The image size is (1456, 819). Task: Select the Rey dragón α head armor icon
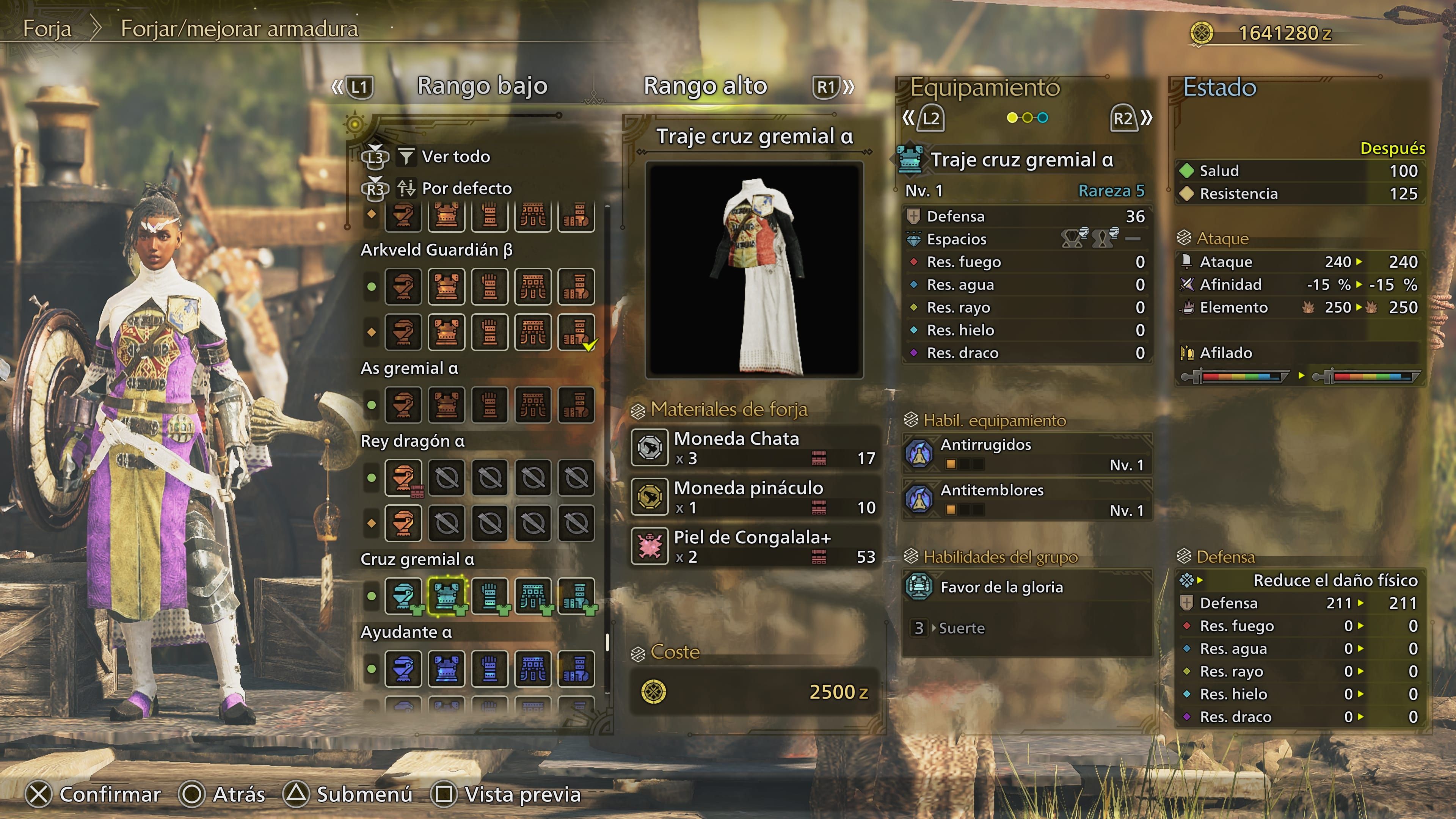click(x=403, y=478)
